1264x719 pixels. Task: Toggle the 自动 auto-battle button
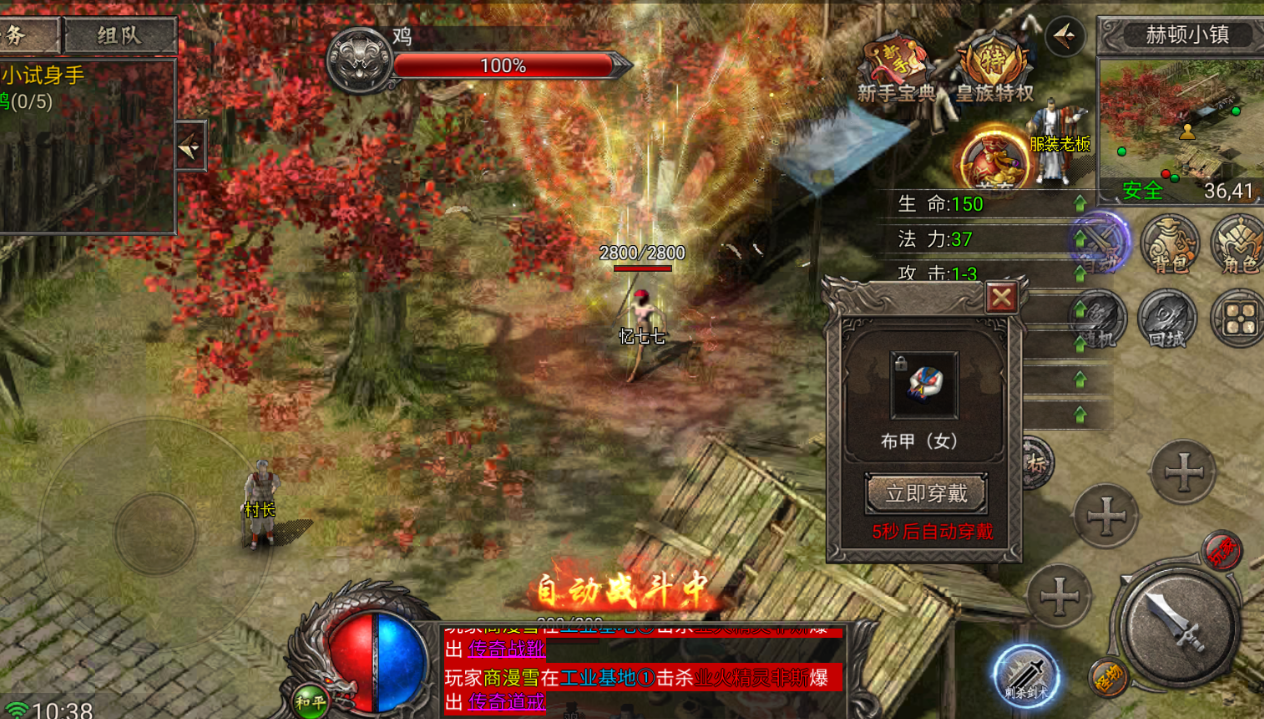(1100, 241)
